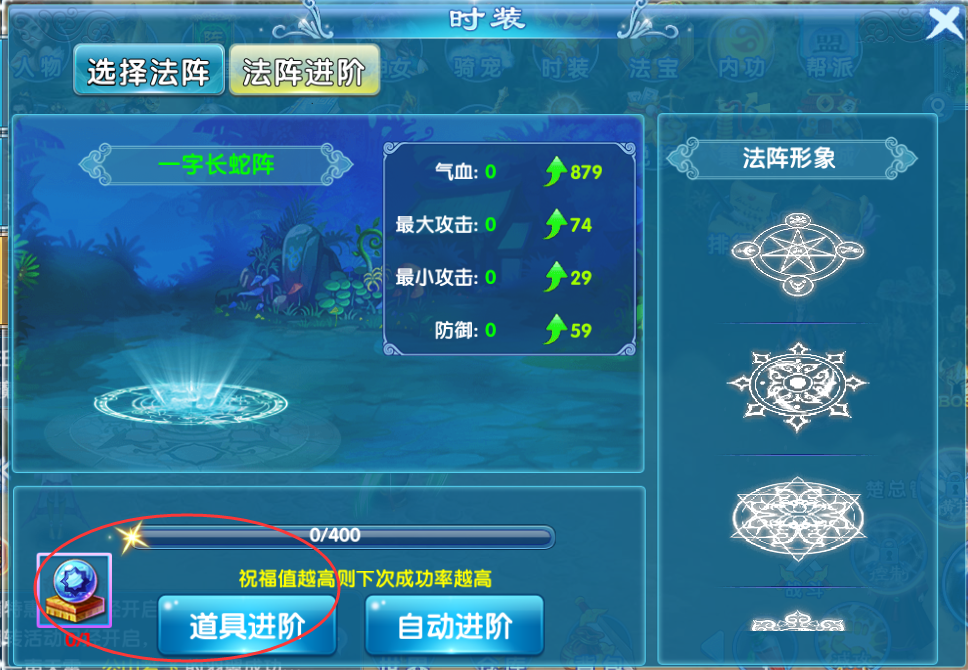The height and width of the screenshot is (670, 968).
Task: Click the 道具进阶 button
Action: click(x=246, y=626)
